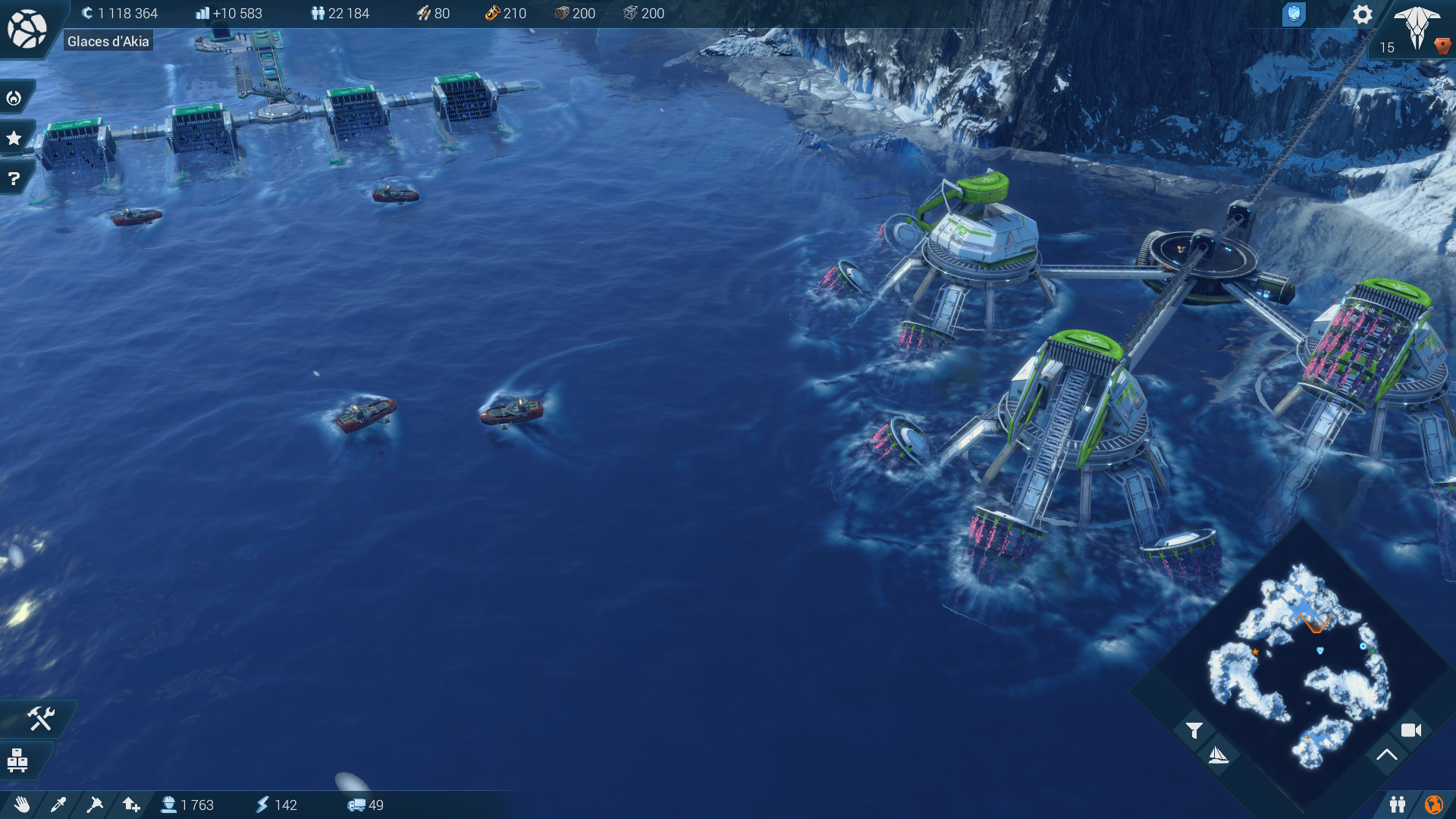Screen dimensions: 1456x819
Task: Select the hand move tool
Action: click(22, 805)
